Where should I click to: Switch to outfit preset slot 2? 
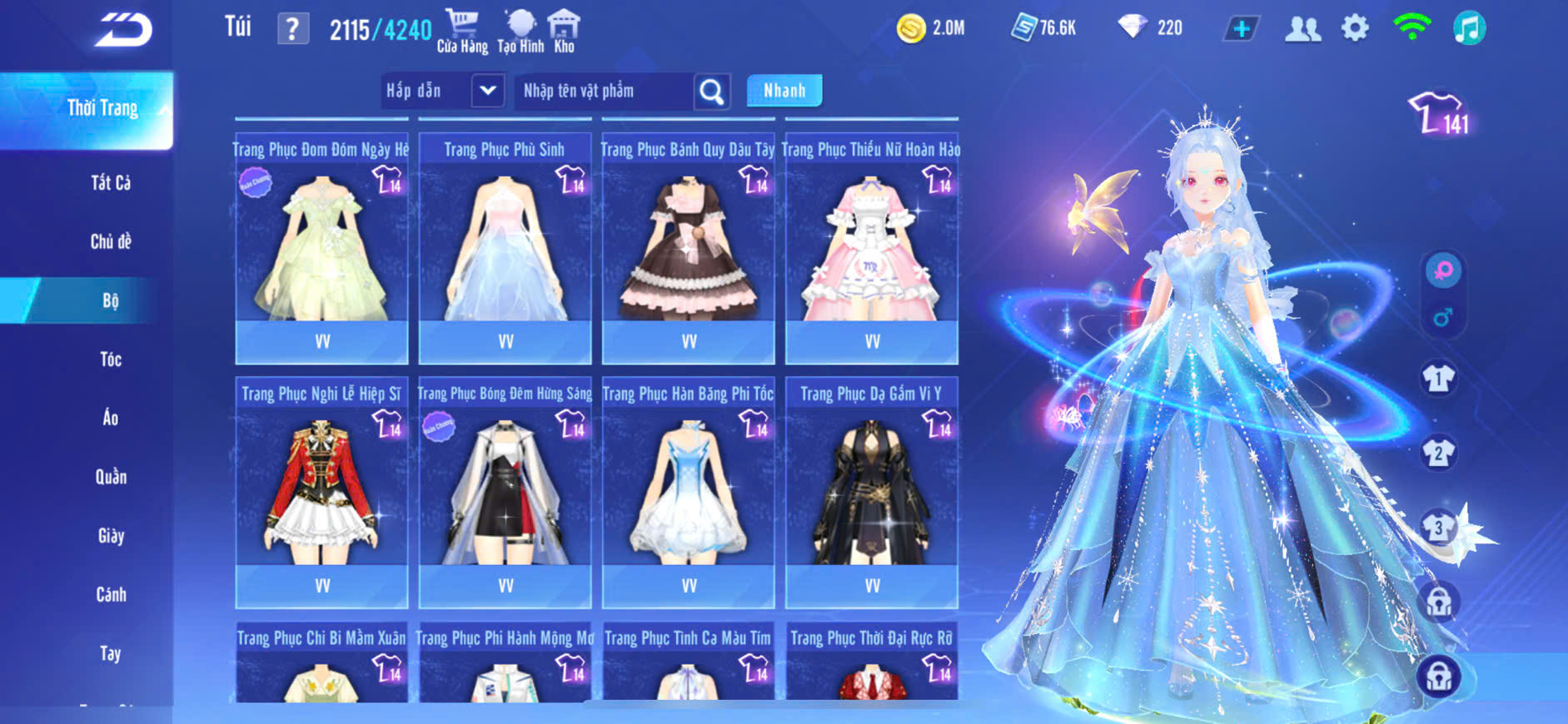[1438, 454]
